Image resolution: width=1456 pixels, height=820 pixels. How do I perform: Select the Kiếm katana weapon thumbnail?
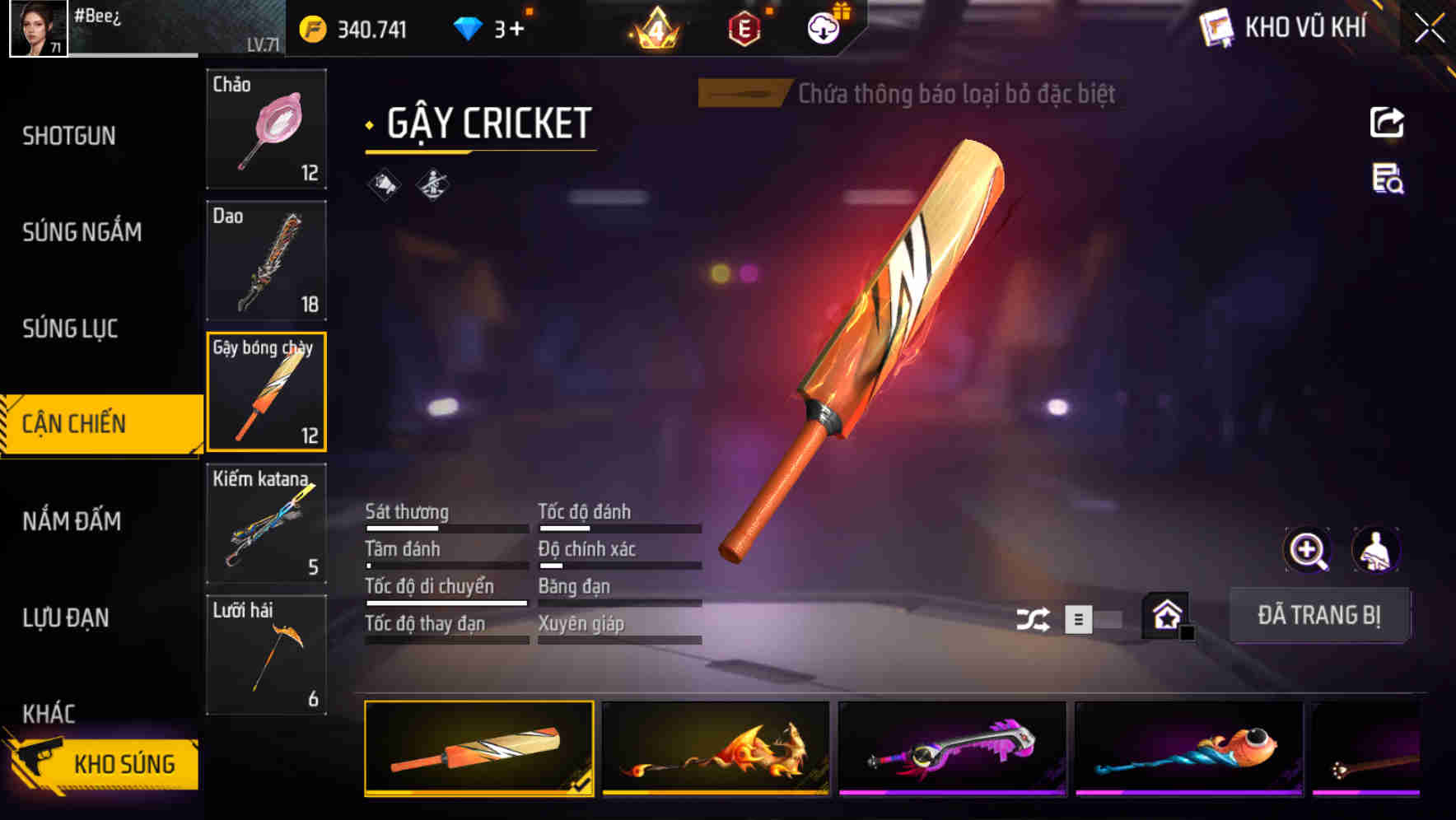coord(265,523)
